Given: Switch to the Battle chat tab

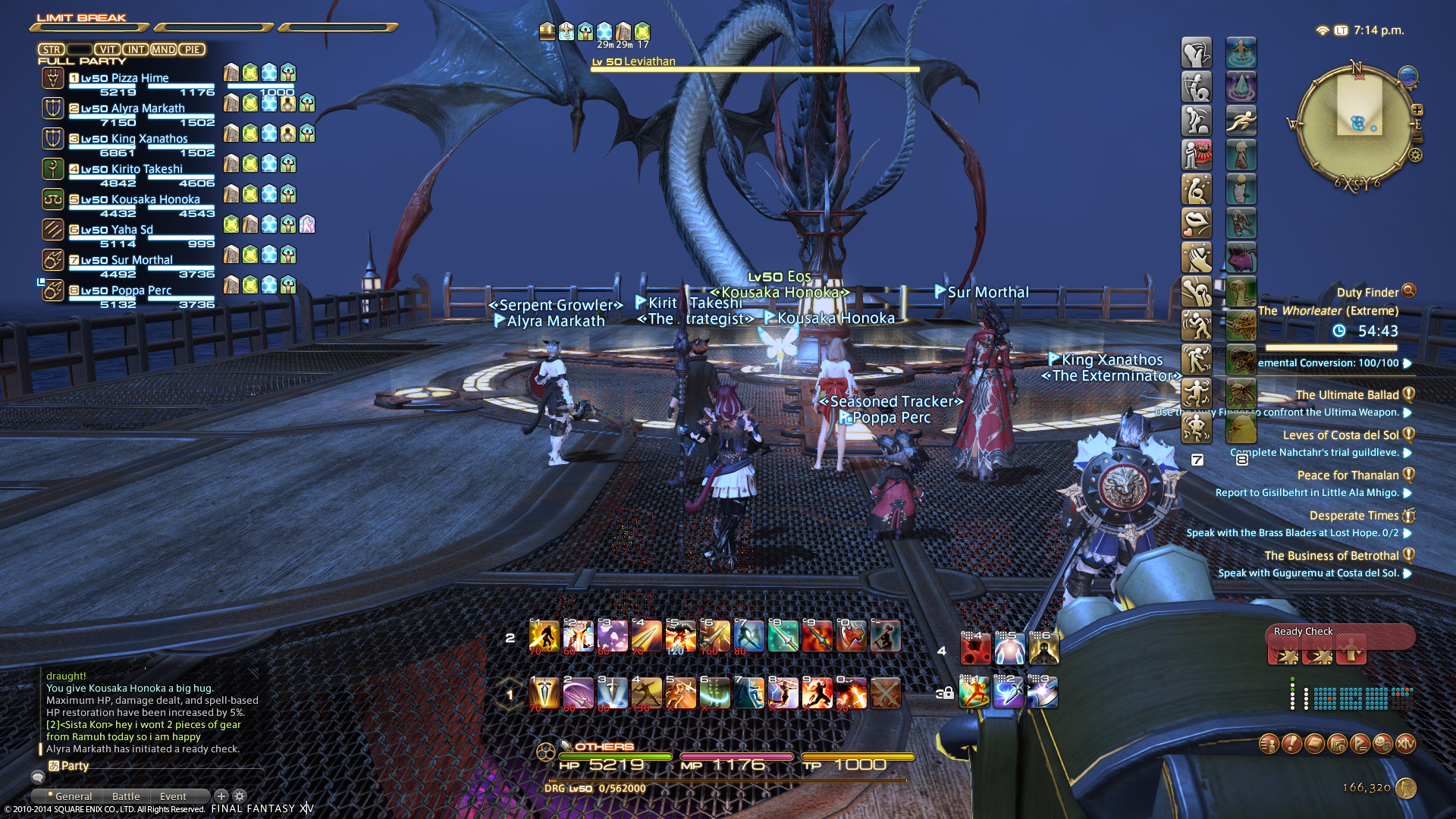Looking at the screenshot, I should tap(126, 796).
